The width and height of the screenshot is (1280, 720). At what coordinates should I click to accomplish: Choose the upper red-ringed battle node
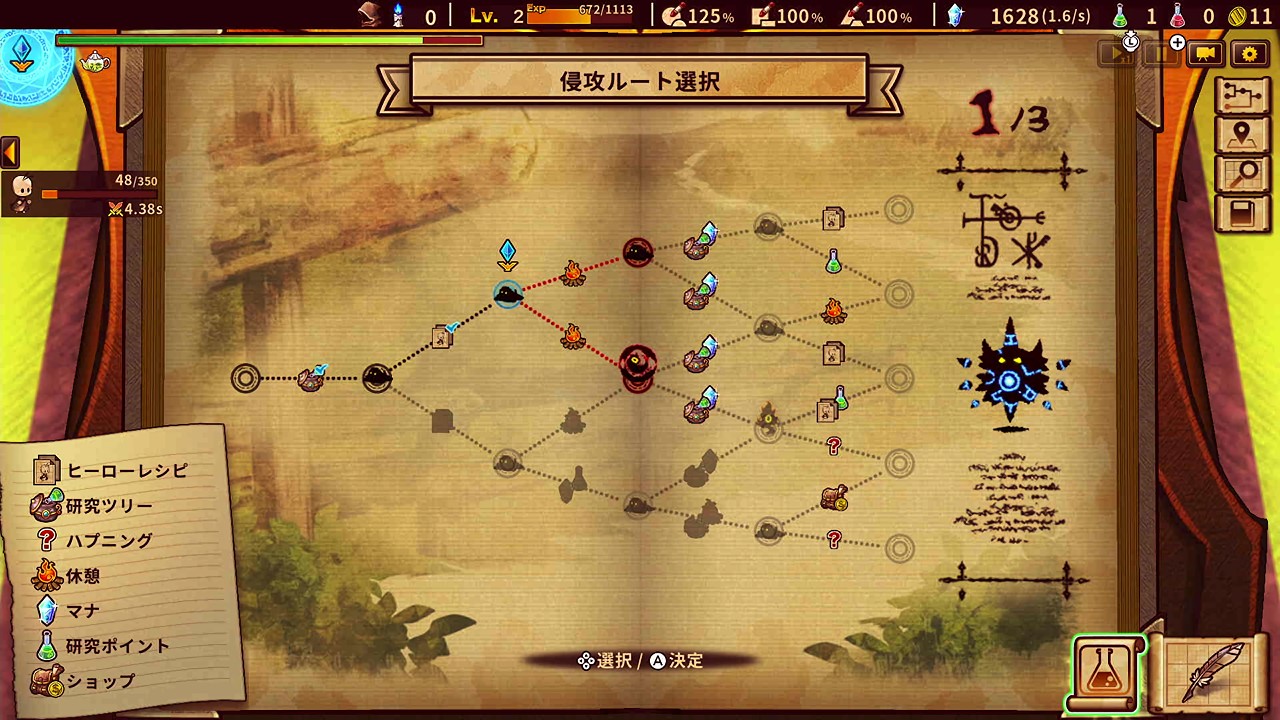pos(638,252)
